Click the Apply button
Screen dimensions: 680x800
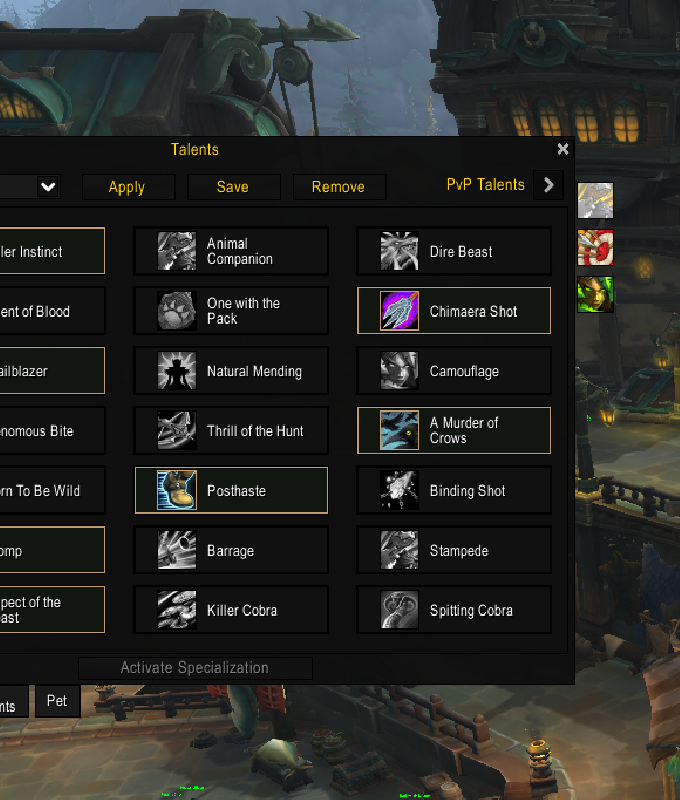click(127, 187)
